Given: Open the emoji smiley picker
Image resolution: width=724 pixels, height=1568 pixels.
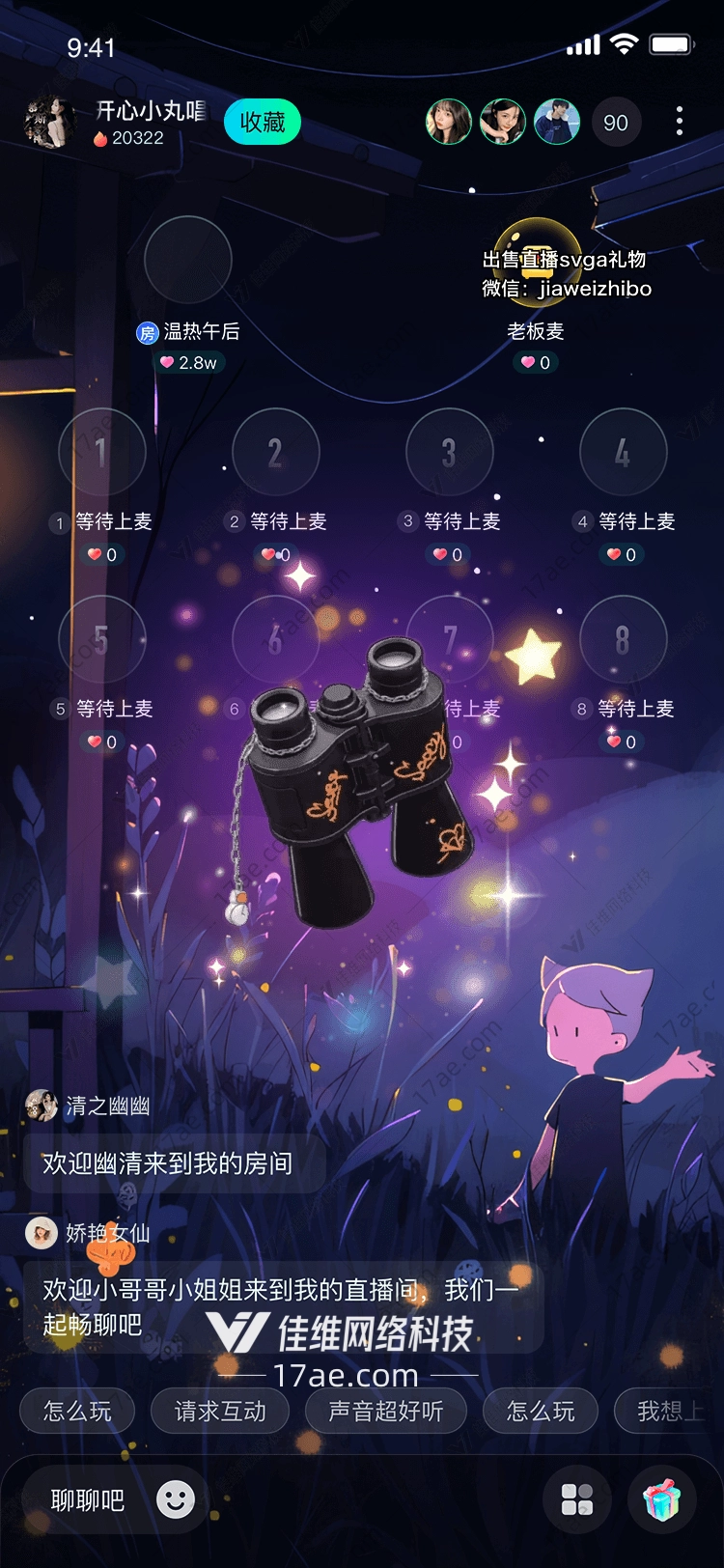Looking at the screenshot, I should (x=176, y=1499).
